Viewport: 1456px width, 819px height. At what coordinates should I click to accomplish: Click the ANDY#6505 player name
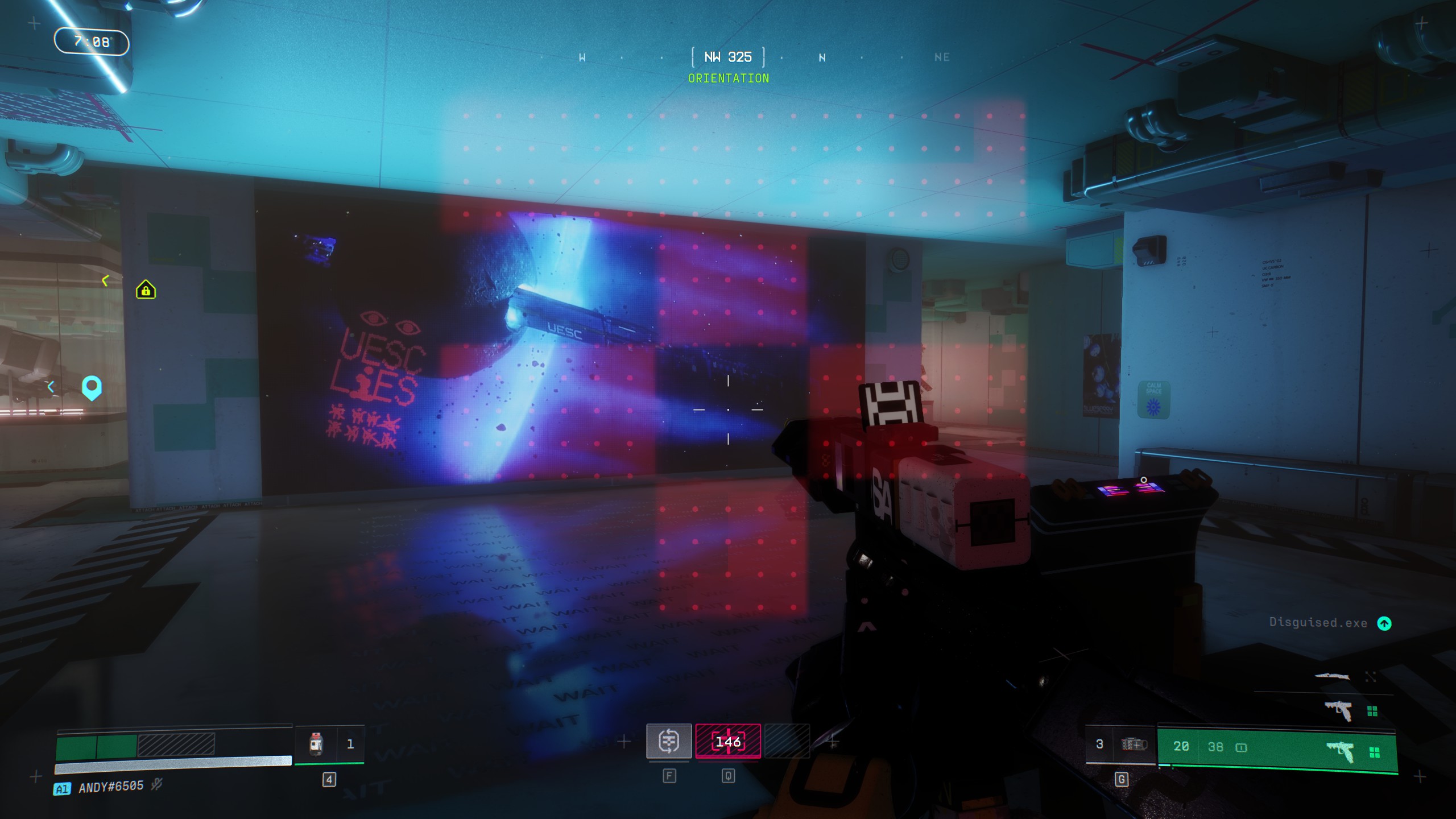click(111, 788)
